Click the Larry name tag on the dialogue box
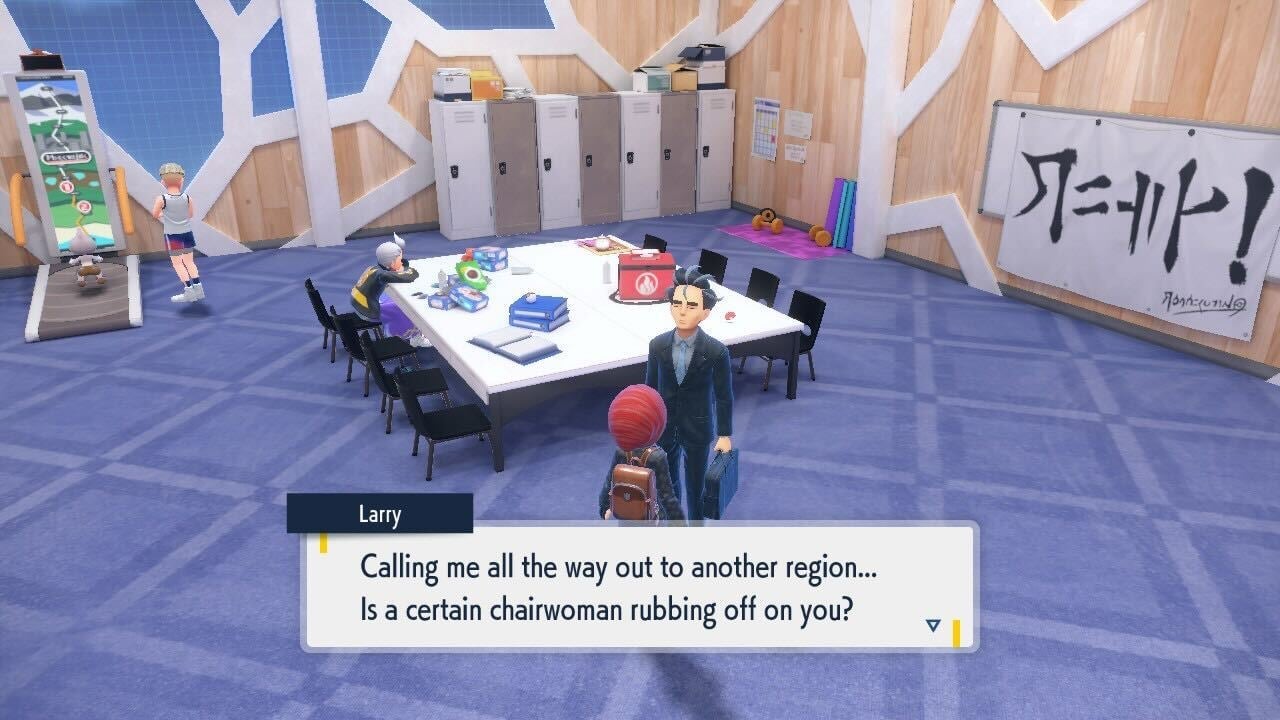 [378, 515]
